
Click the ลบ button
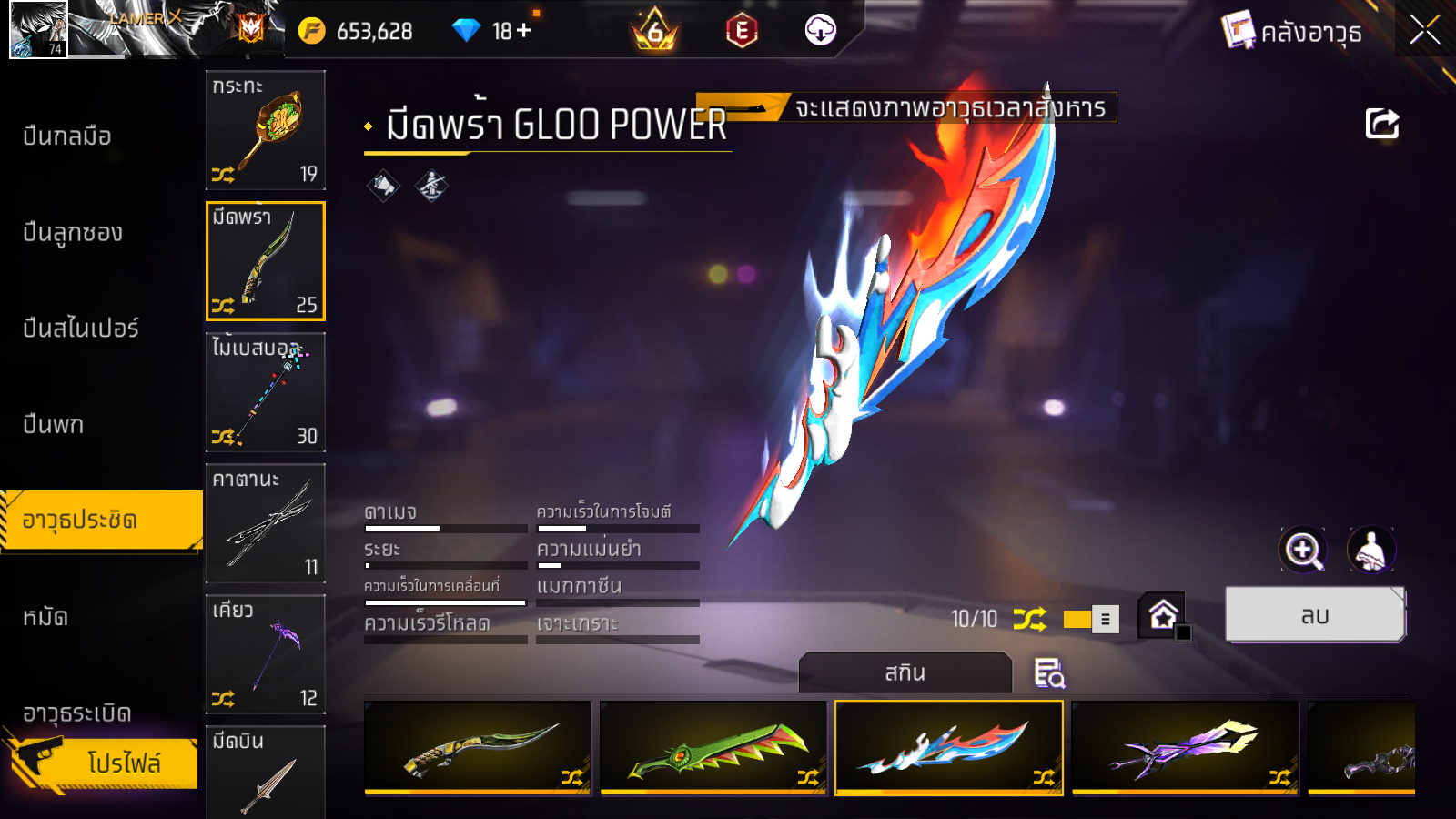click(x=1315, y=616)
